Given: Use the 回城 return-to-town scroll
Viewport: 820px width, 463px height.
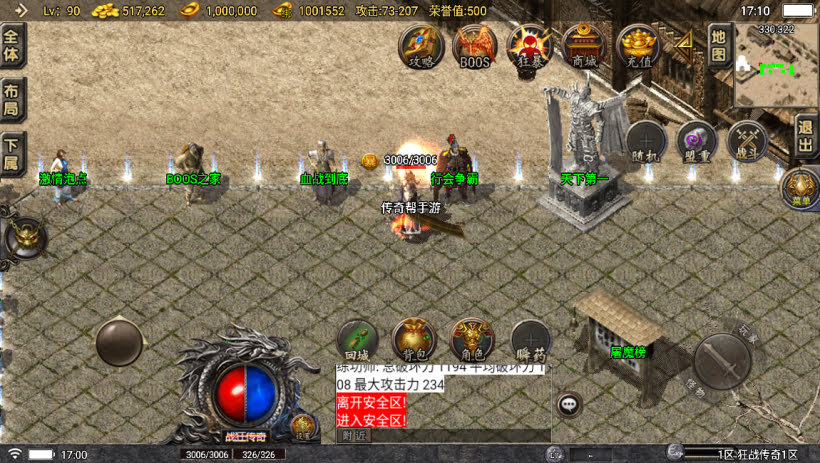Looking at the screenshot, I should coord(357,340).
